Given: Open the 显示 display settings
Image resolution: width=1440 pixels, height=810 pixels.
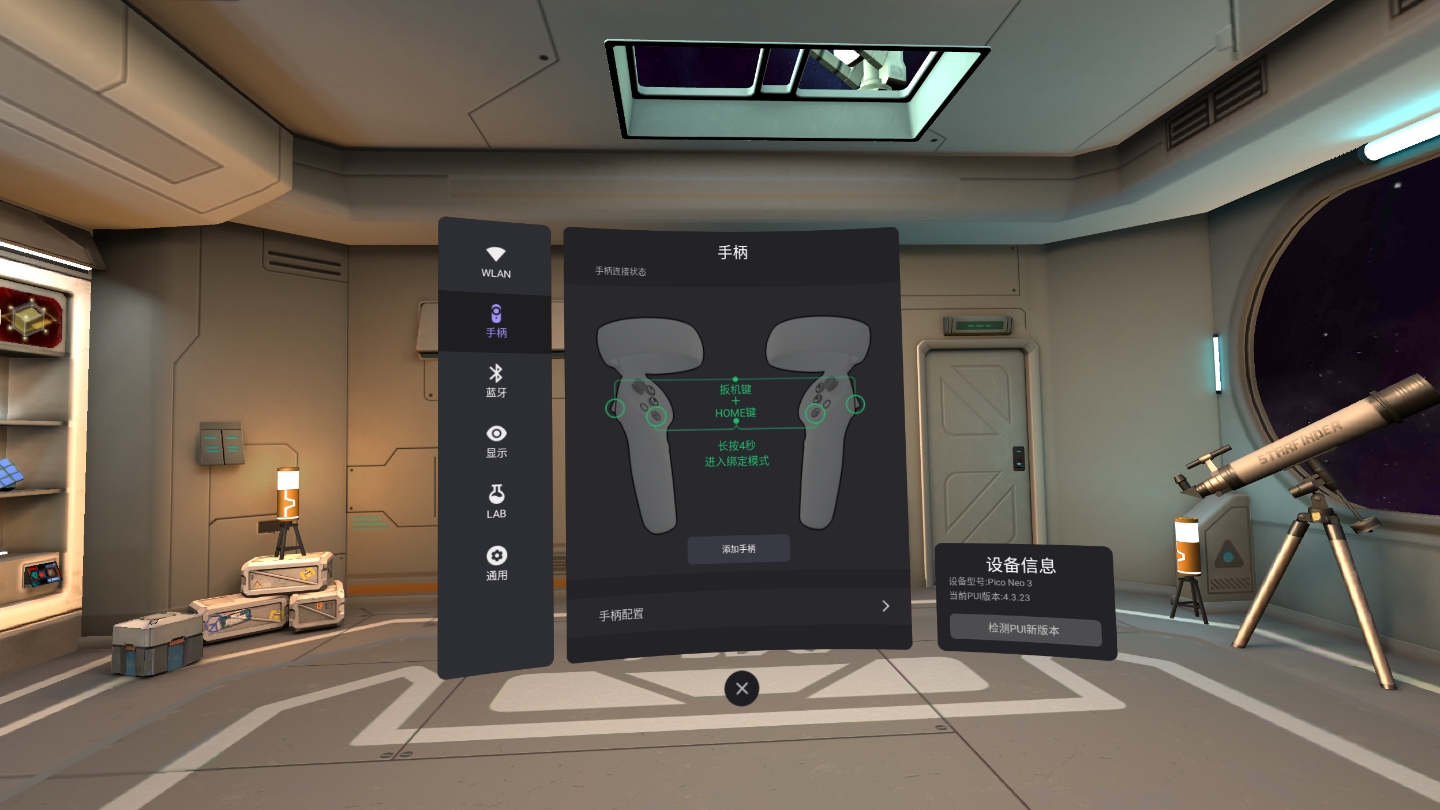Looking at the screenshot, I should [x=495, y=442].
